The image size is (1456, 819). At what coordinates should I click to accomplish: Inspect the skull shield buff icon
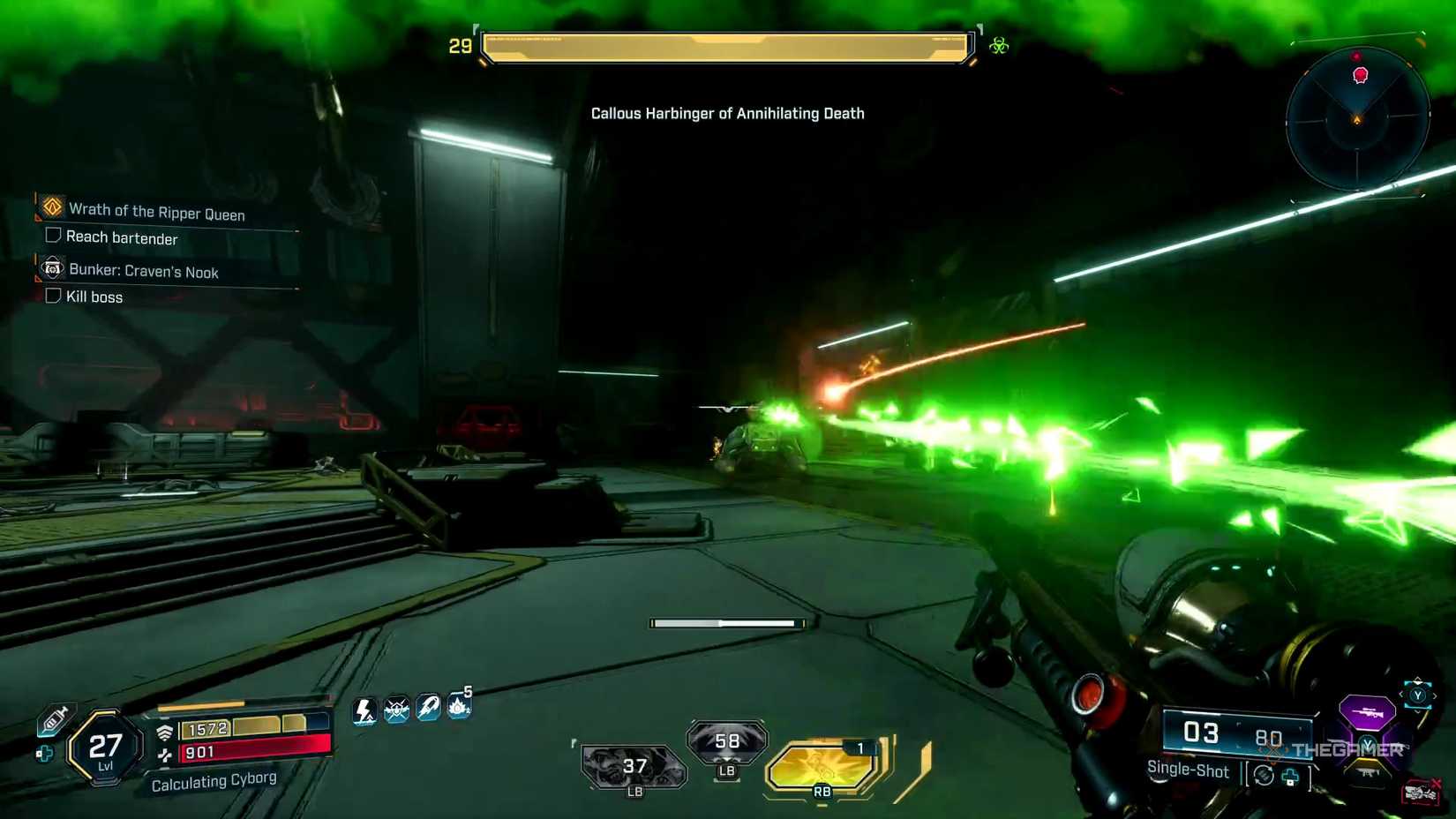pos(396,709)
